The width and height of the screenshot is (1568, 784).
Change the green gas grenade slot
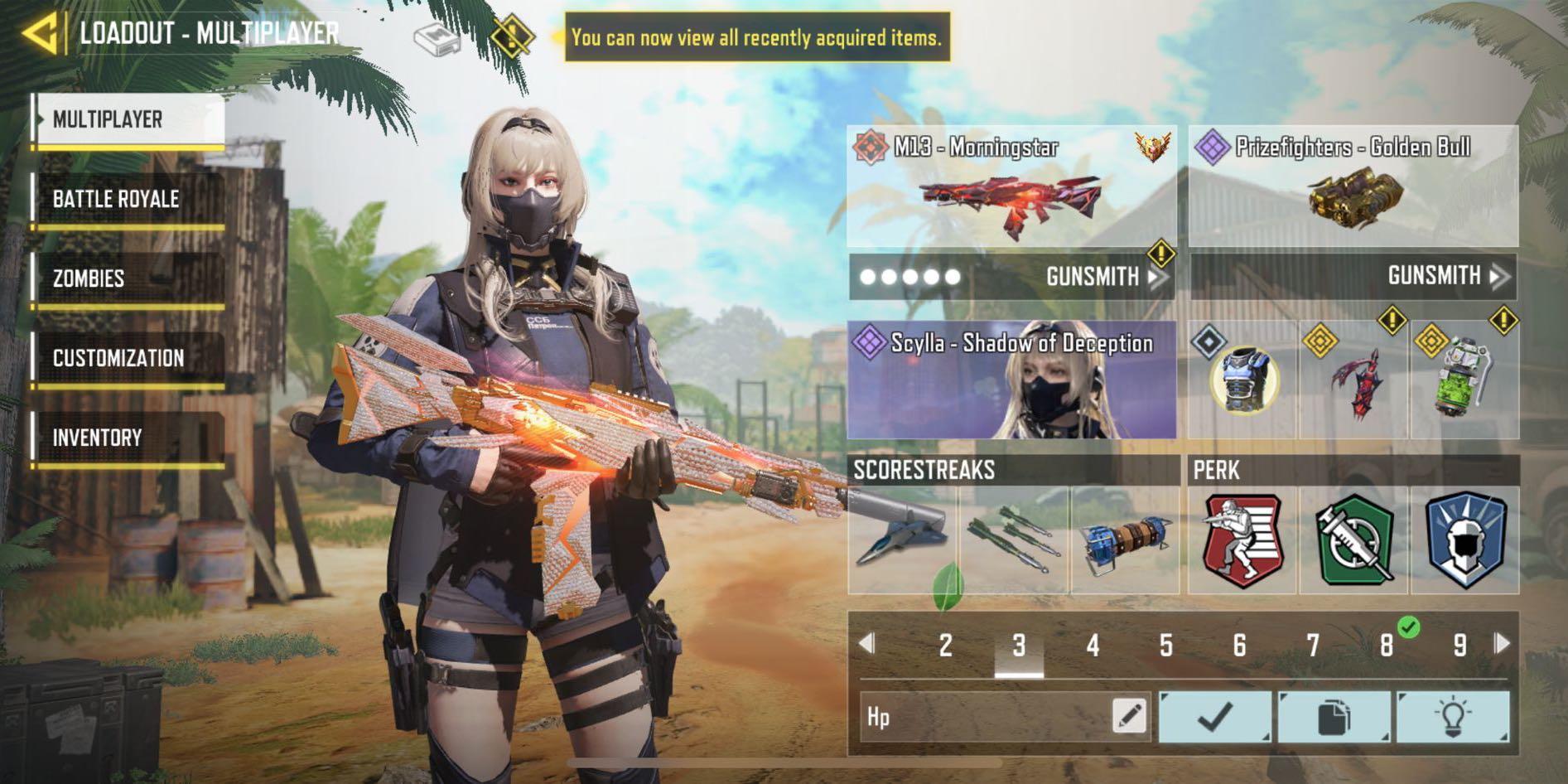point(1464,380)
